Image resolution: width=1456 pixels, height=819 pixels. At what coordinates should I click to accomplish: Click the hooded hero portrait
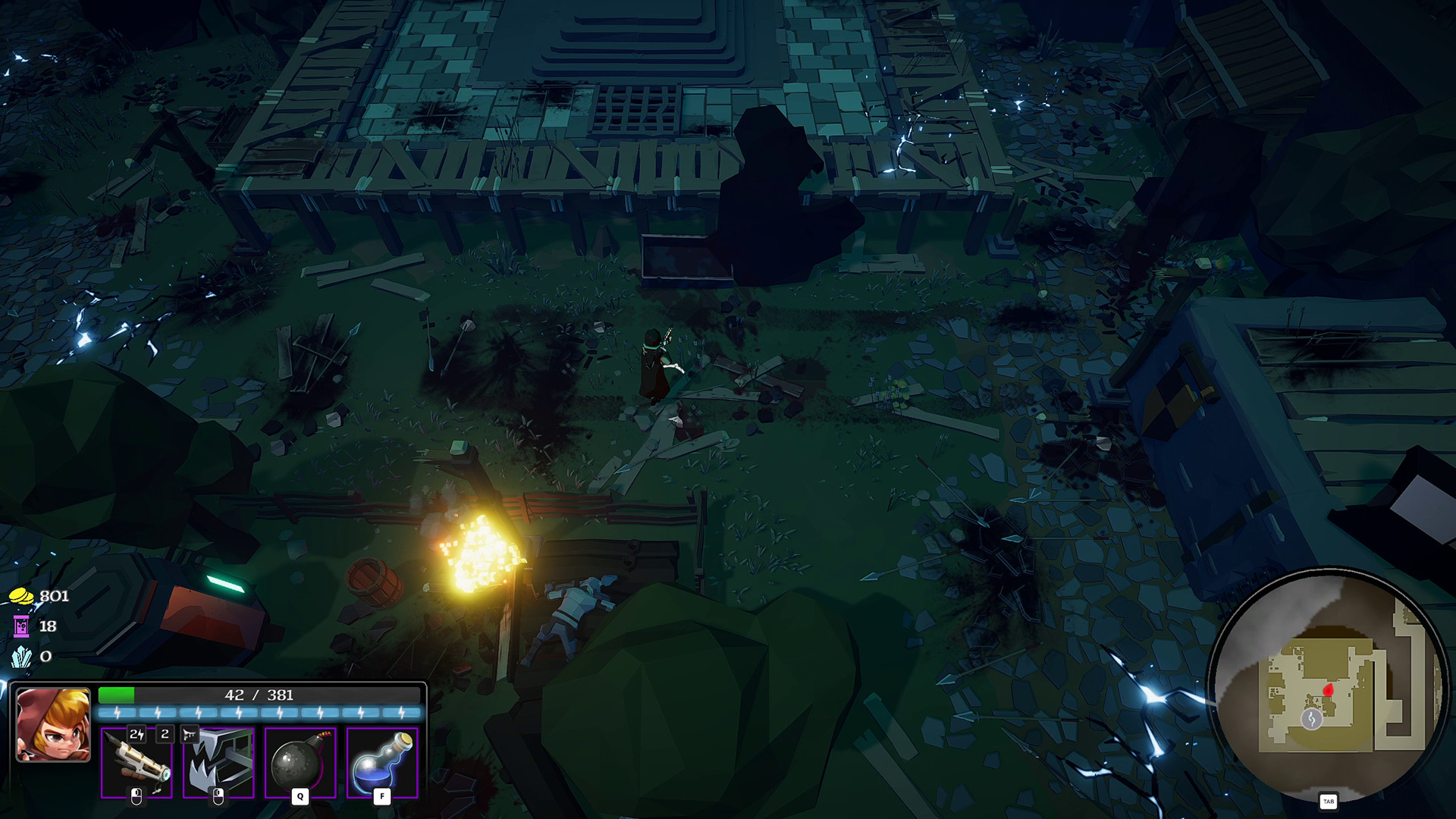pos(53,724)
